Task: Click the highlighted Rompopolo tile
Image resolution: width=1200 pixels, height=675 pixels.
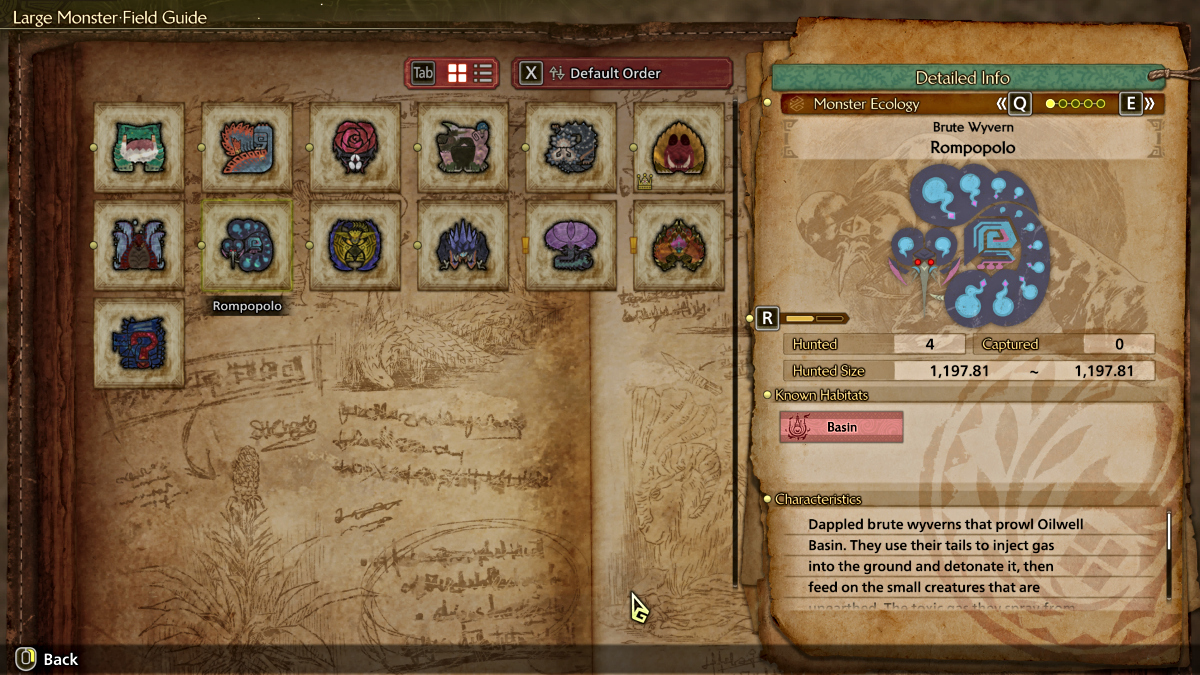Action: (247, 245)
